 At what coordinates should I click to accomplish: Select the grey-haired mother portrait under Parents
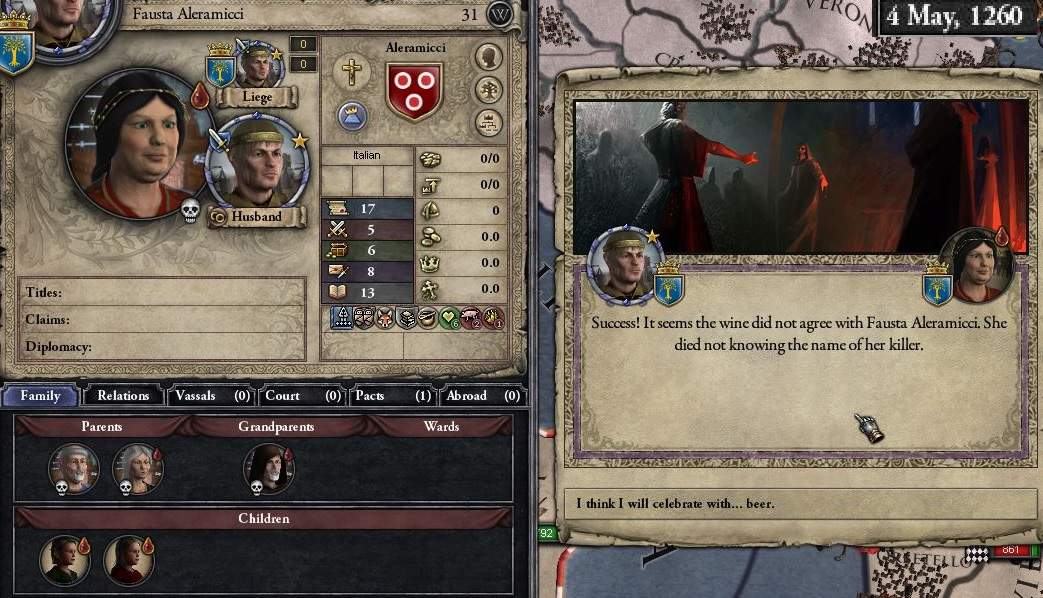pyautogui.click(x=137, y=468)
